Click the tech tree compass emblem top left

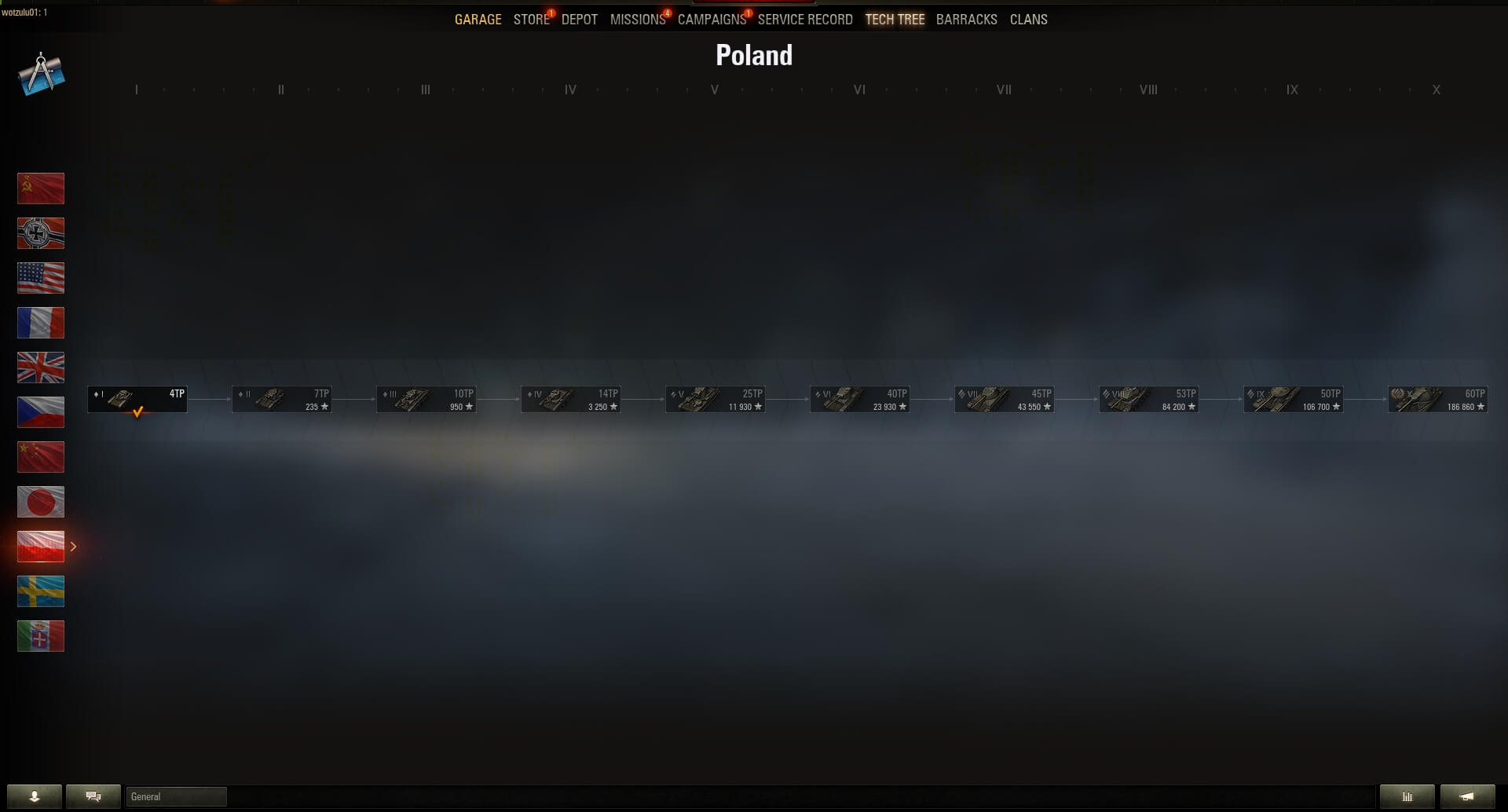tap(41, 75)
